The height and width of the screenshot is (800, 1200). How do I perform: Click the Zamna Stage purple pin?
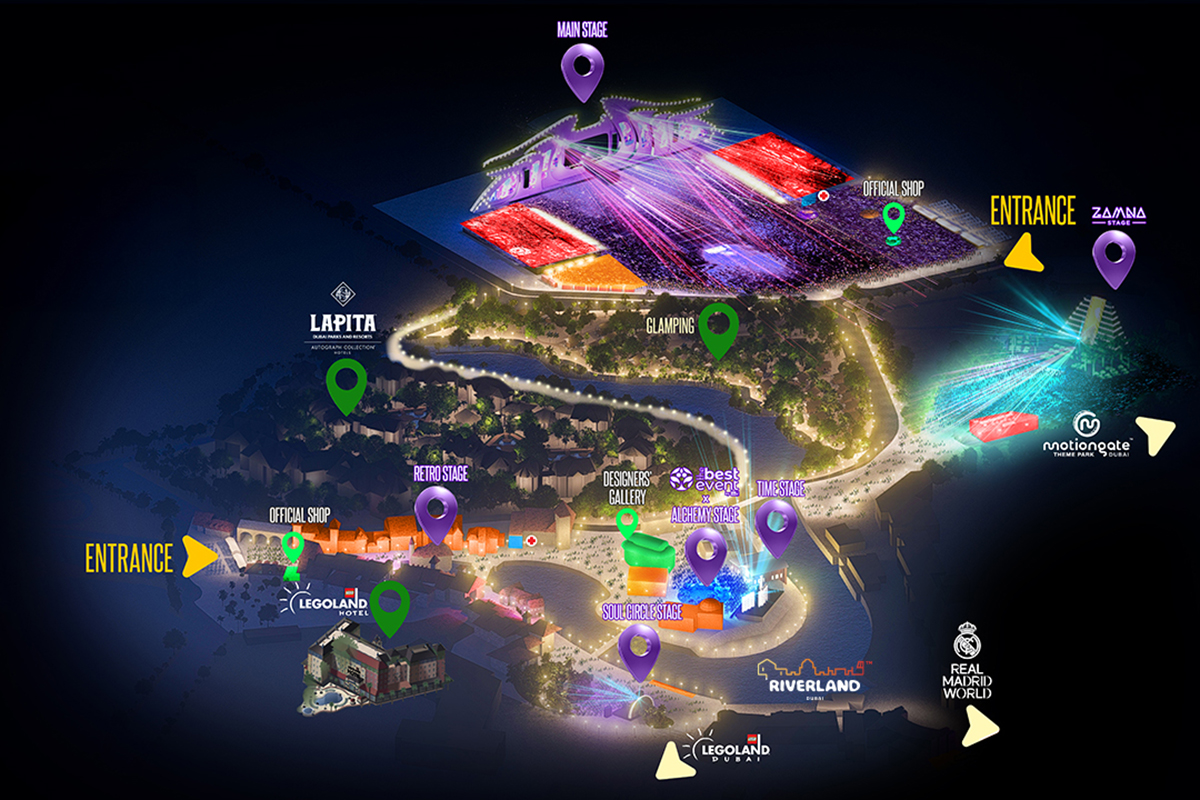tap(1114, 254)
